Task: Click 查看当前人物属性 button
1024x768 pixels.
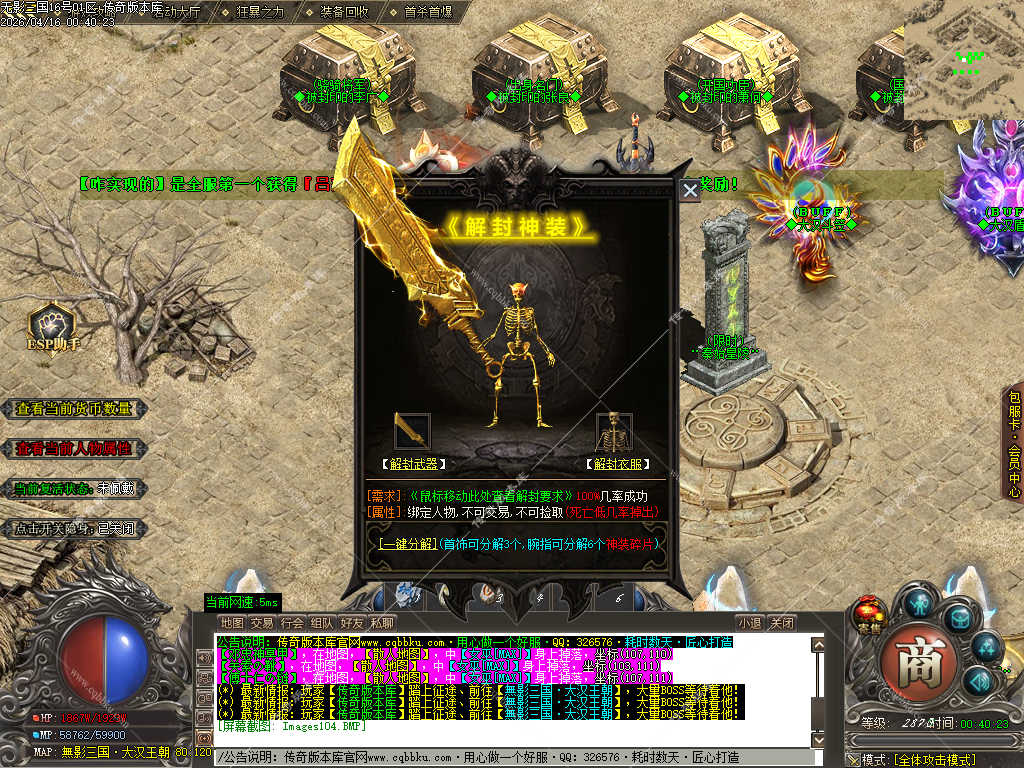Action: click(74, 449)
